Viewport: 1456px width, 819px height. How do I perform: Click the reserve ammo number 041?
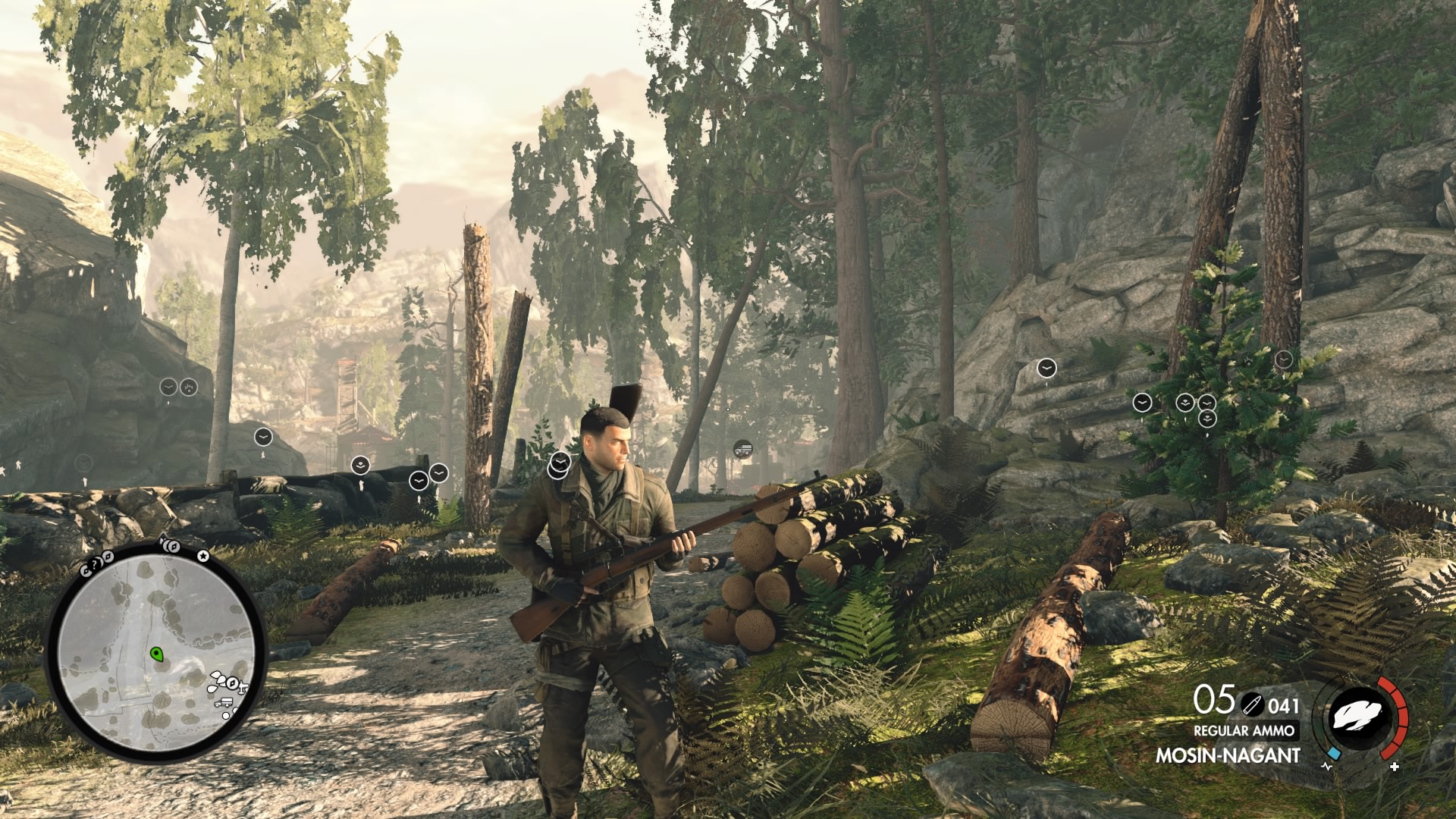tap(1283, 705)
